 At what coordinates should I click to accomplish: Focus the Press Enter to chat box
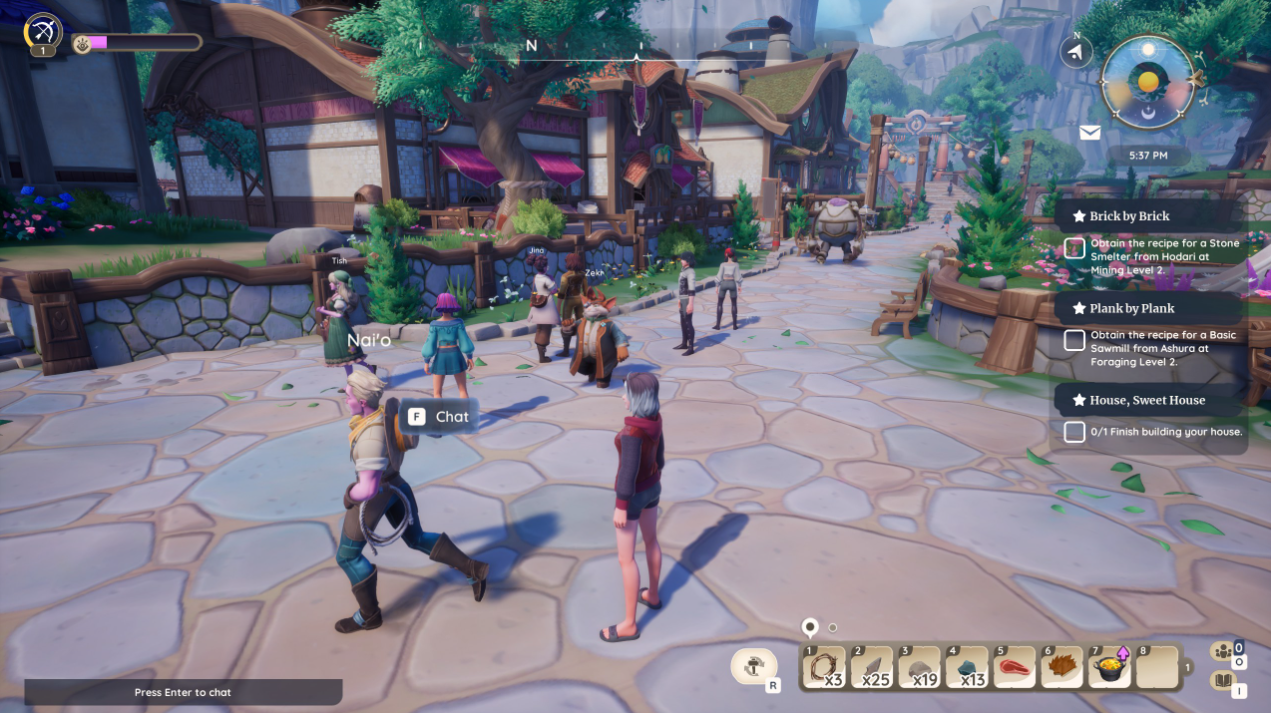click(183, 692)
